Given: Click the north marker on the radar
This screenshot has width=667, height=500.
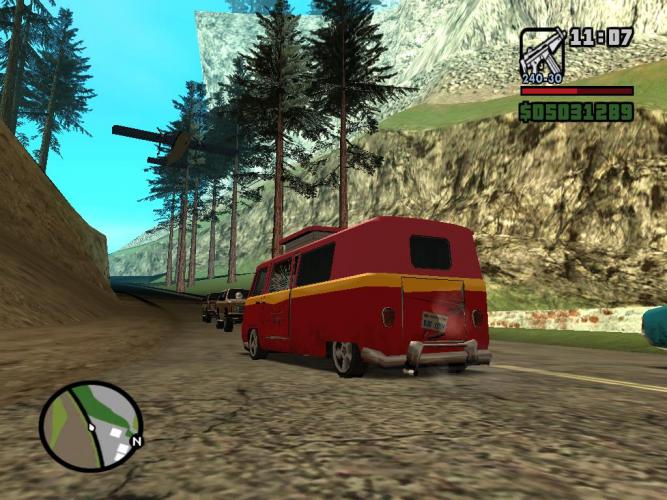Looking at the screenshot, I should [x=137, y=440].
